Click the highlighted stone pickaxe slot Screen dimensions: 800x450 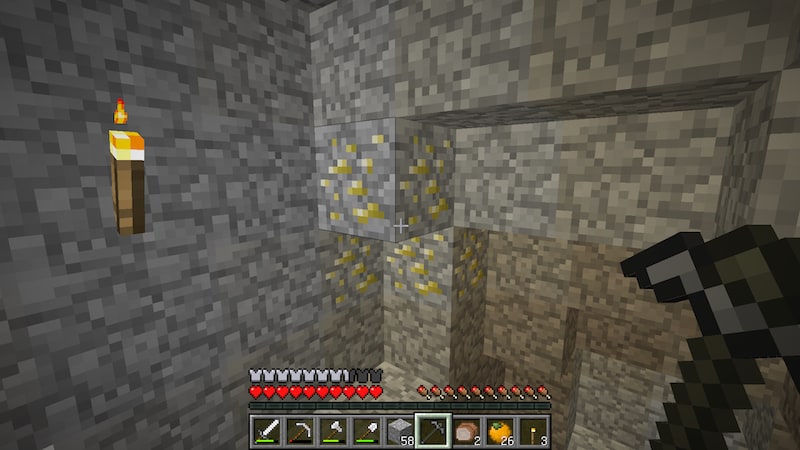(x=433, y=431)
